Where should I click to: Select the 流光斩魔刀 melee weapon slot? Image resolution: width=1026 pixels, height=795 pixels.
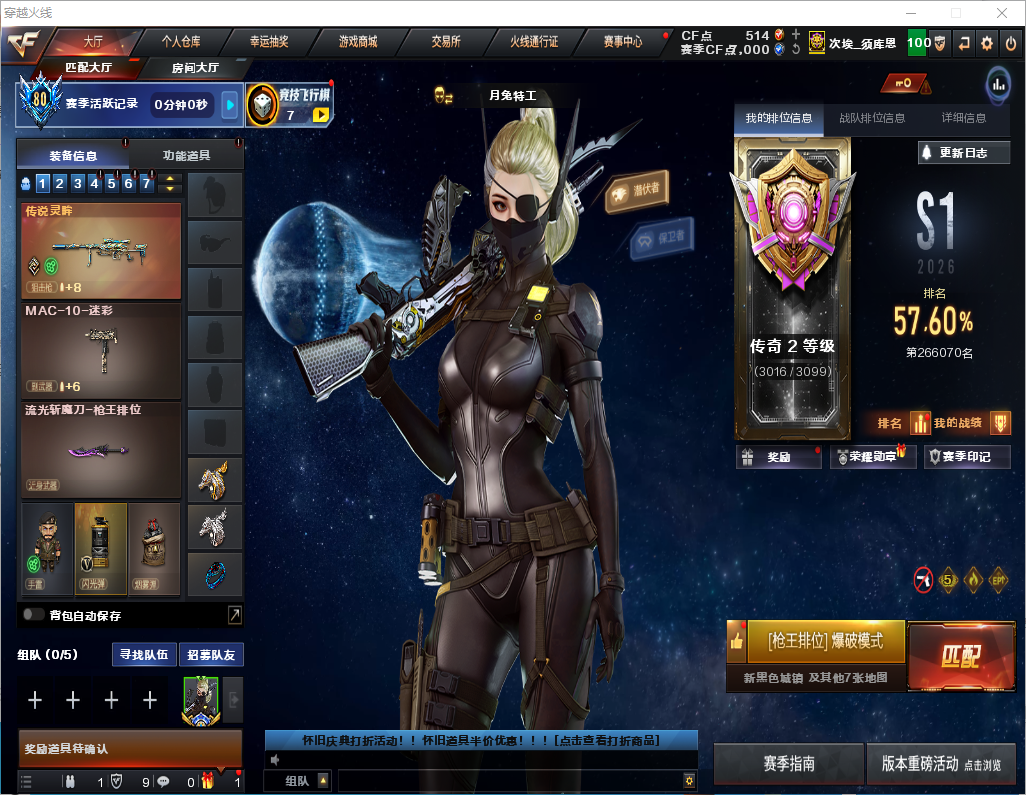pos(101,448)
